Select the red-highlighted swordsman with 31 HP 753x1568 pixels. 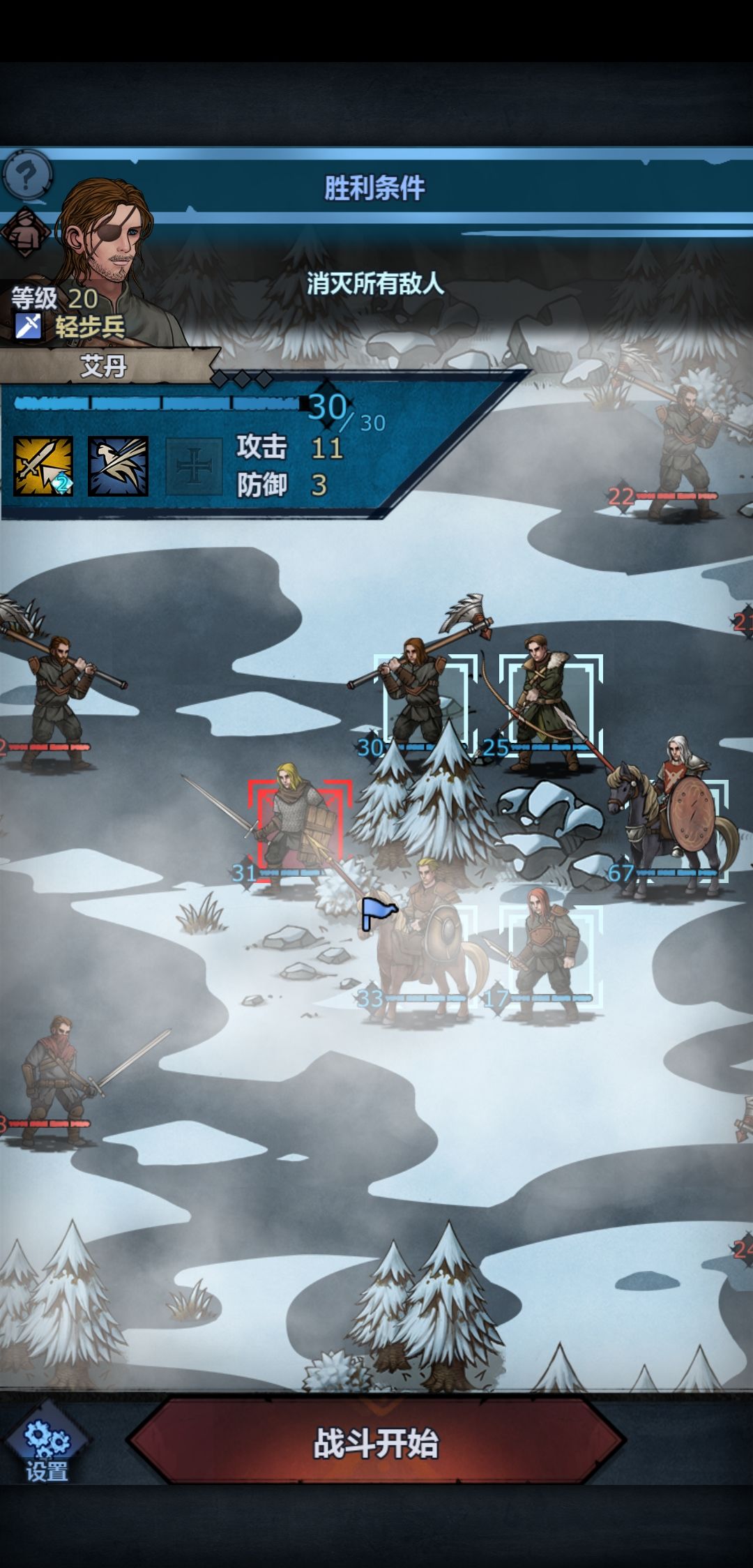(x=299, y=830)
